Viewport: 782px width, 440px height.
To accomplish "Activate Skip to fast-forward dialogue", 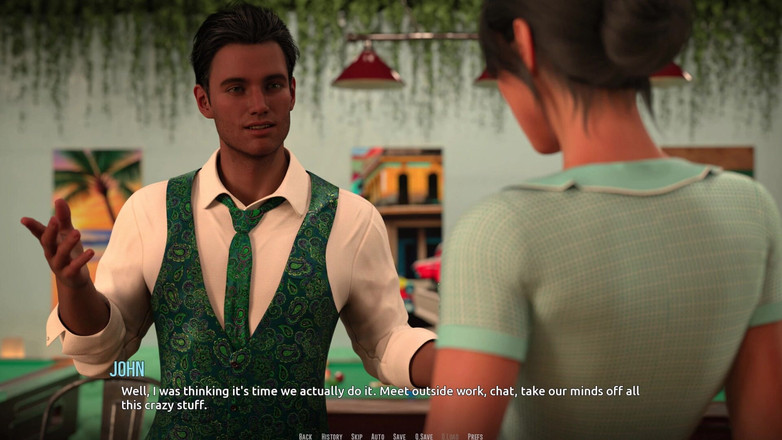I will [x=357, y=436].
